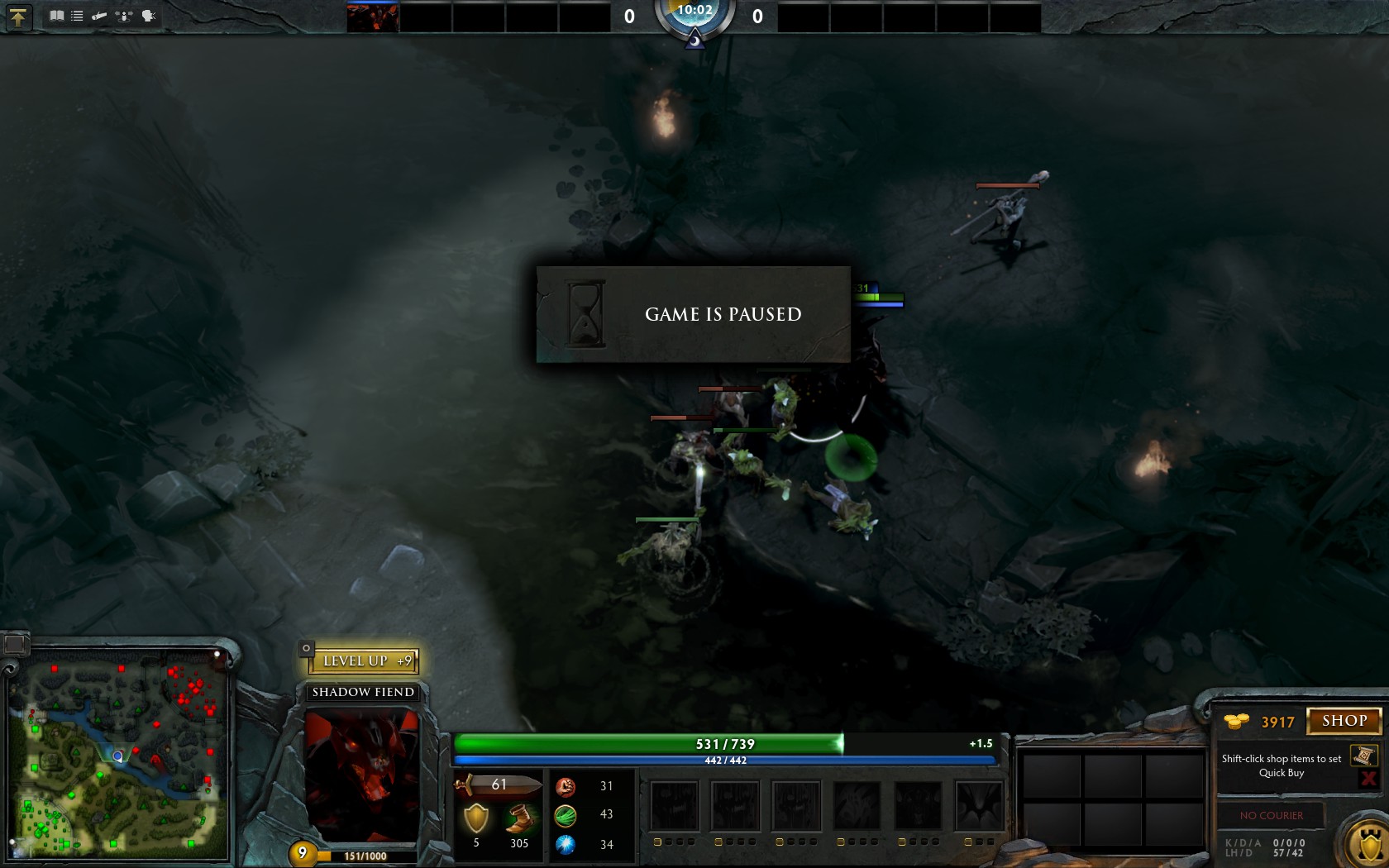Click the blue Intelligence attribute icon

pyautogui.click(x=567, y=843)
